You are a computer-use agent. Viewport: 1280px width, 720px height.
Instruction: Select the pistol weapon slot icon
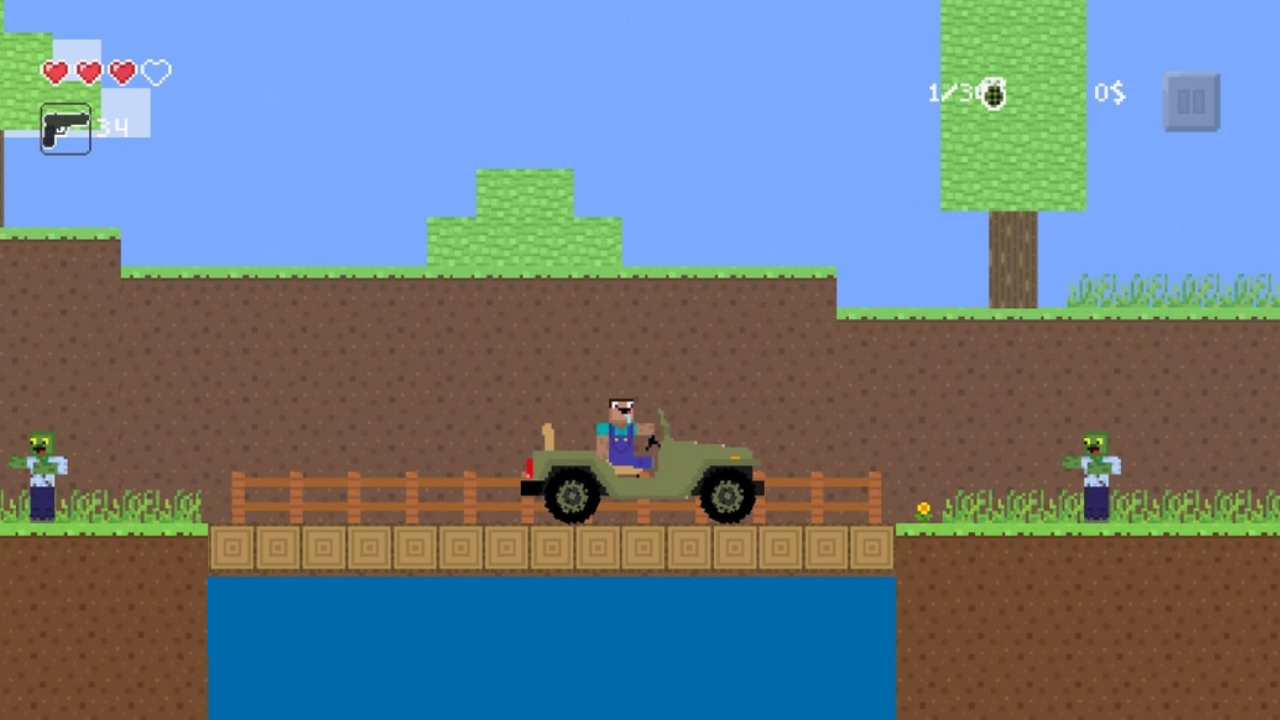[65, 129]
